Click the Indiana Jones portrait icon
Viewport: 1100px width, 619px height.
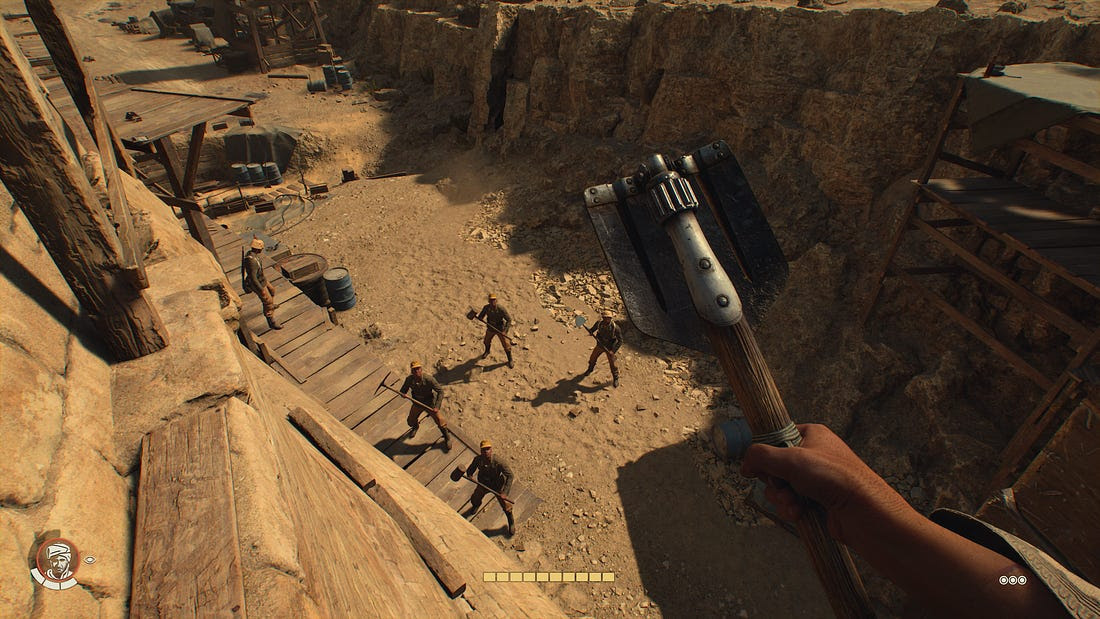tap(55, 562)
